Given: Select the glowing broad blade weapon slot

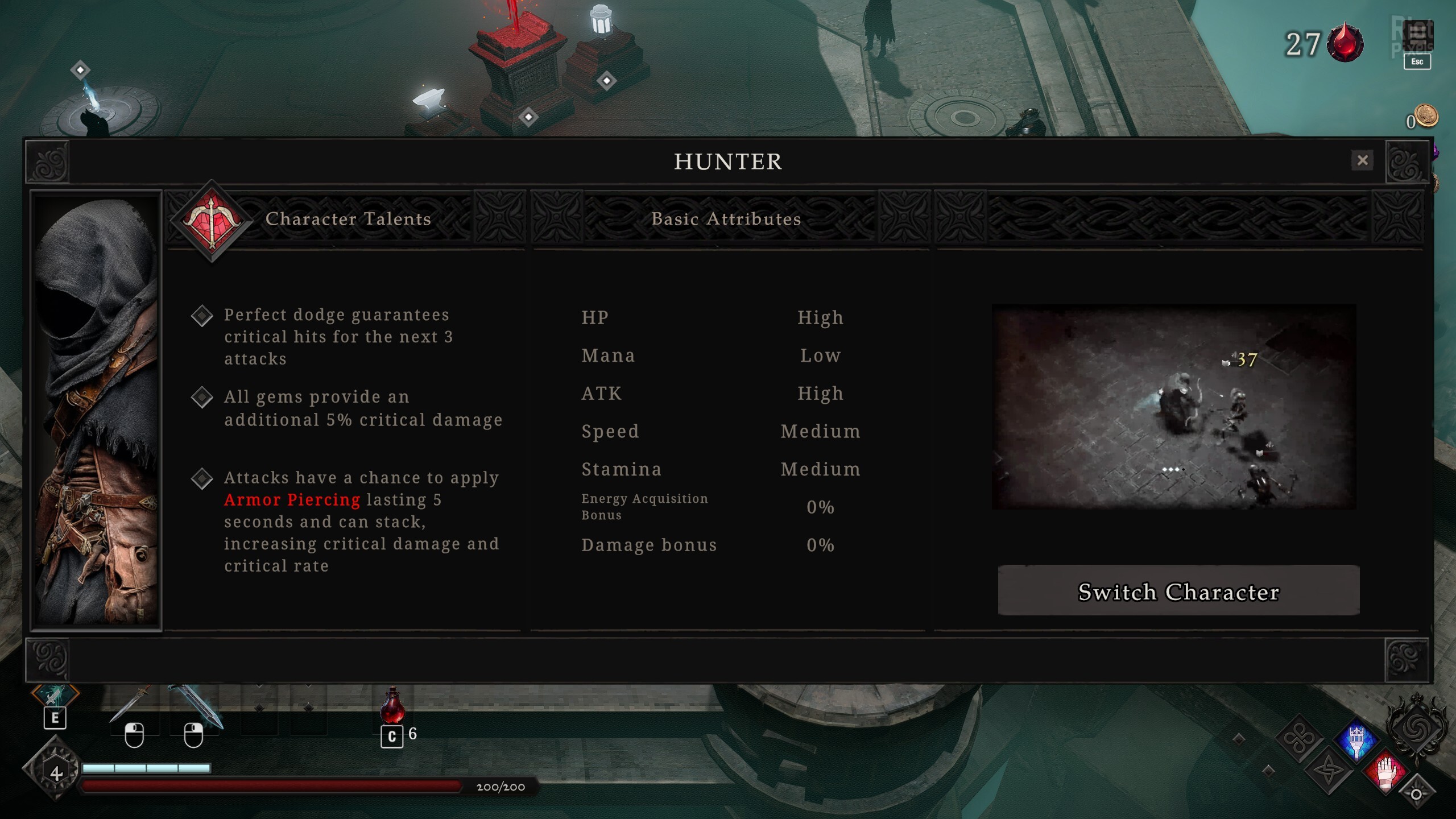Looking at the screenshot, I should [195, 705].
